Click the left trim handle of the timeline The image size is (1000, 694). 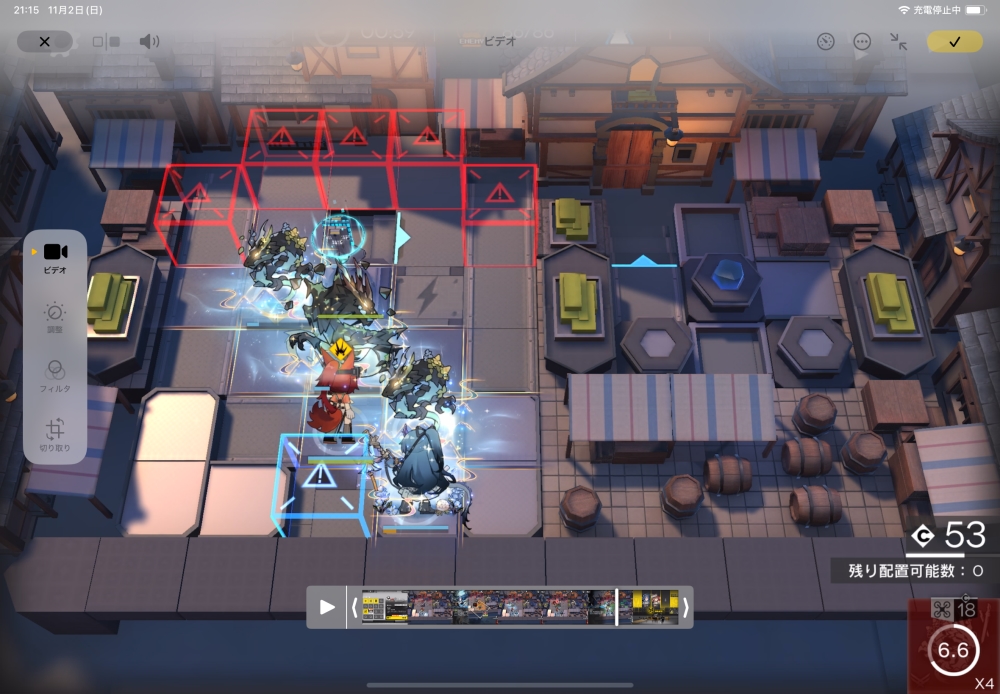click(354, 607)
